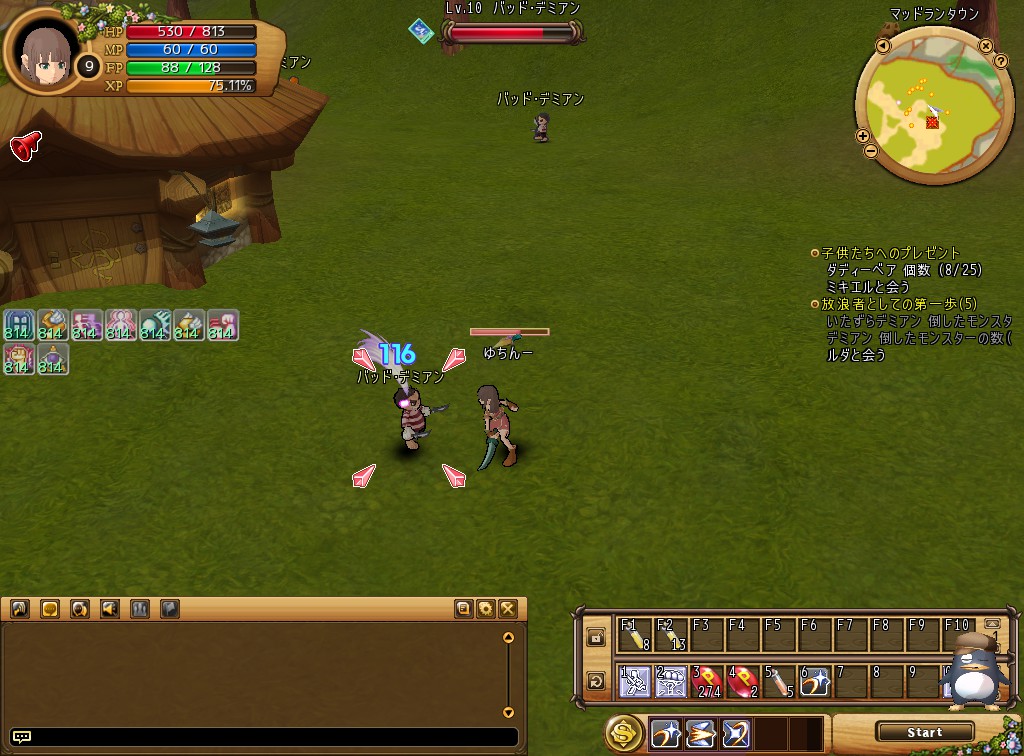Use the F1 hotbar item with count 8
The width and height of the screenshot is (1024, 756).
click(634, 636)
